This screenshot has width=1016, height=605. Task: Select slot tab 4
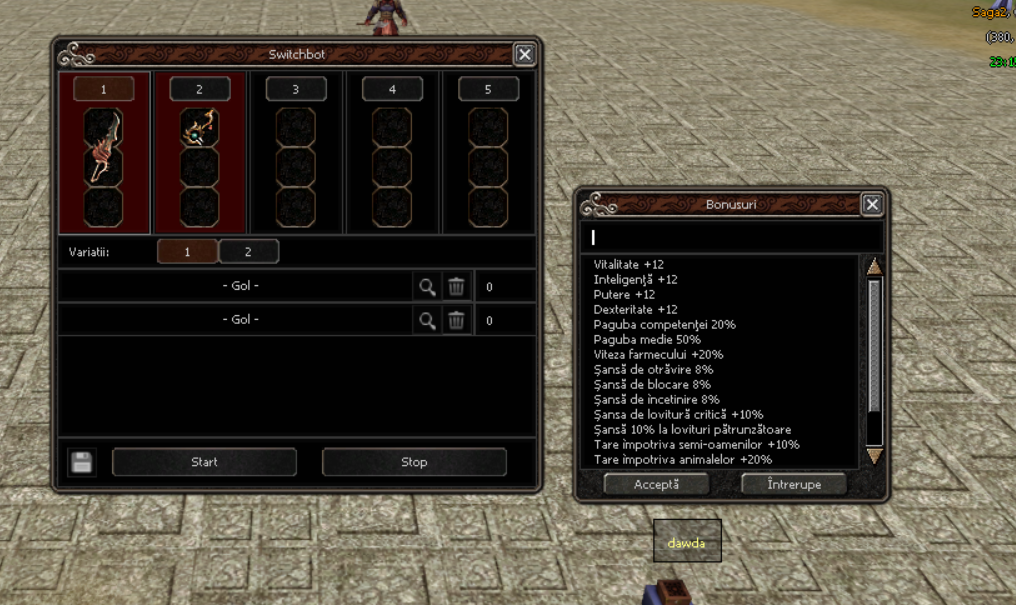point(392,90)
